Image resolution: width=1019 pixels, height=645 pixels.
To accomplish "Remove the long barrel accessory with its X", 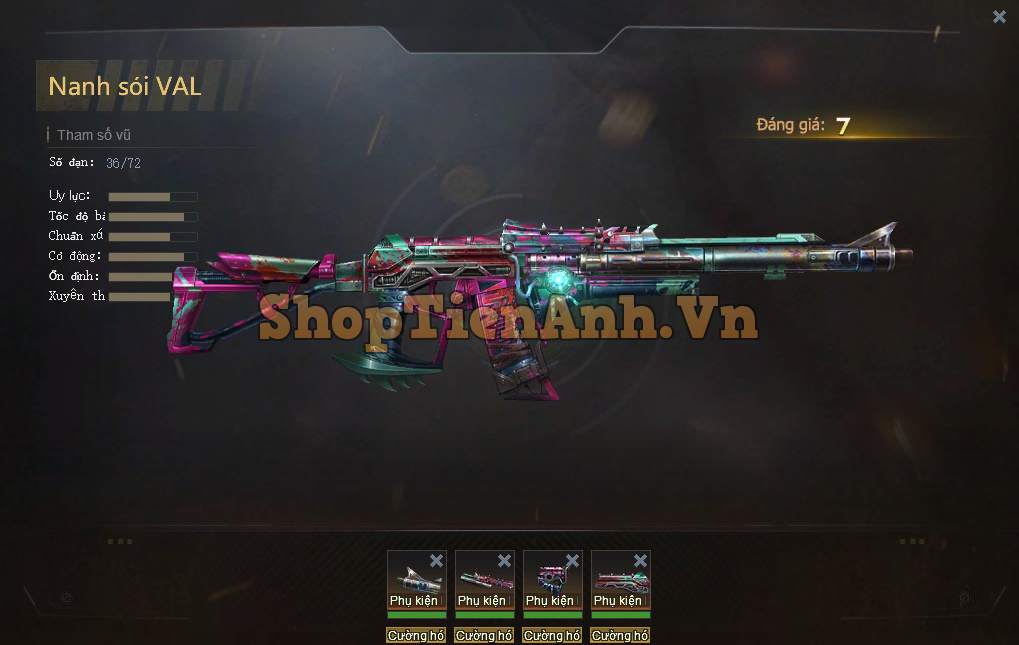I will click(x=504, y=561).
